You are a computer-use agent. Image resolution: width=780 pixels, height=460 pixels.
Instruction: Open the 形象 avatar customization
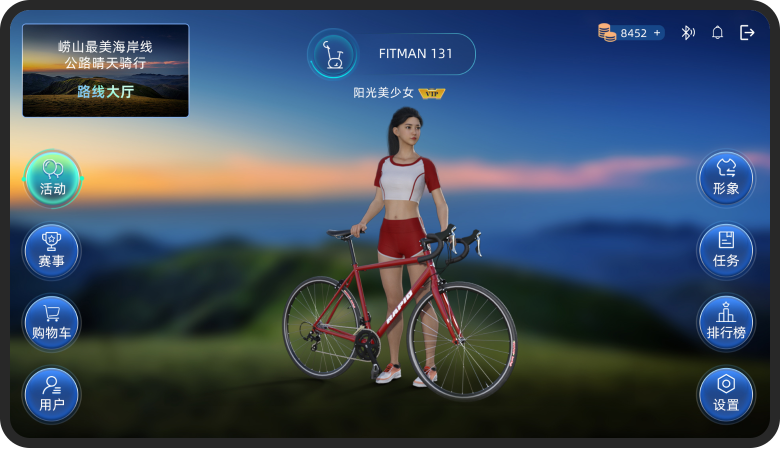pyautogui.click(x=726, y=178)
